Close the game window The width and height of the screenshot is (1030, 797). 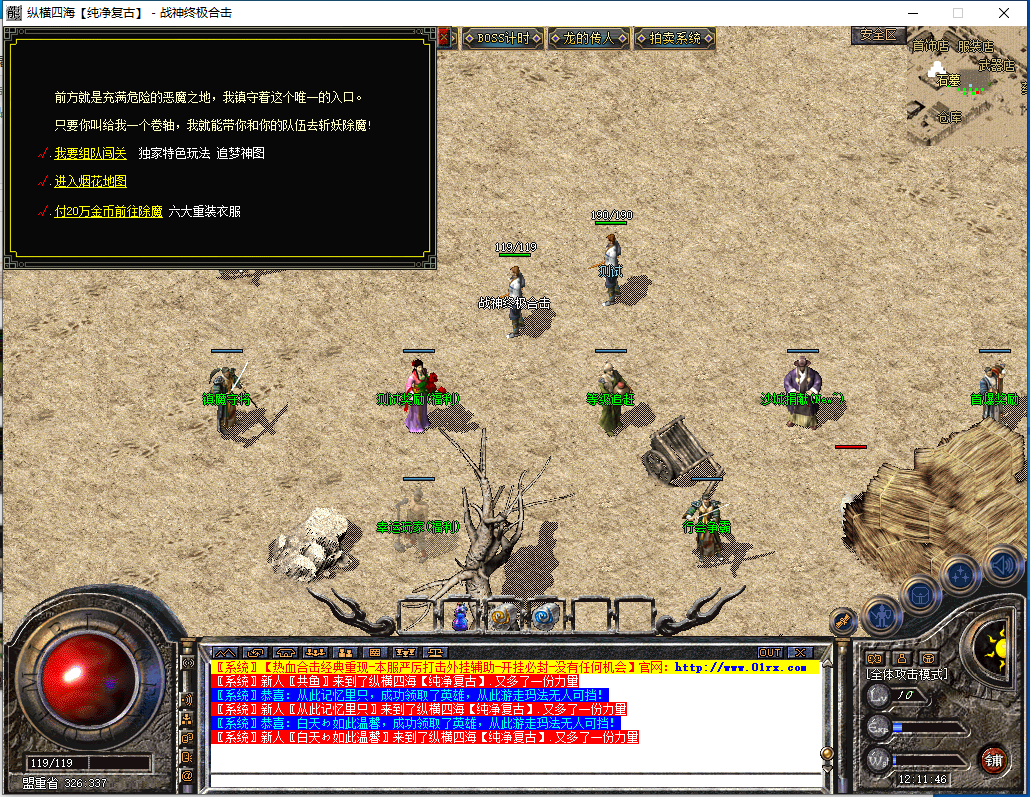pos(1004,13)
